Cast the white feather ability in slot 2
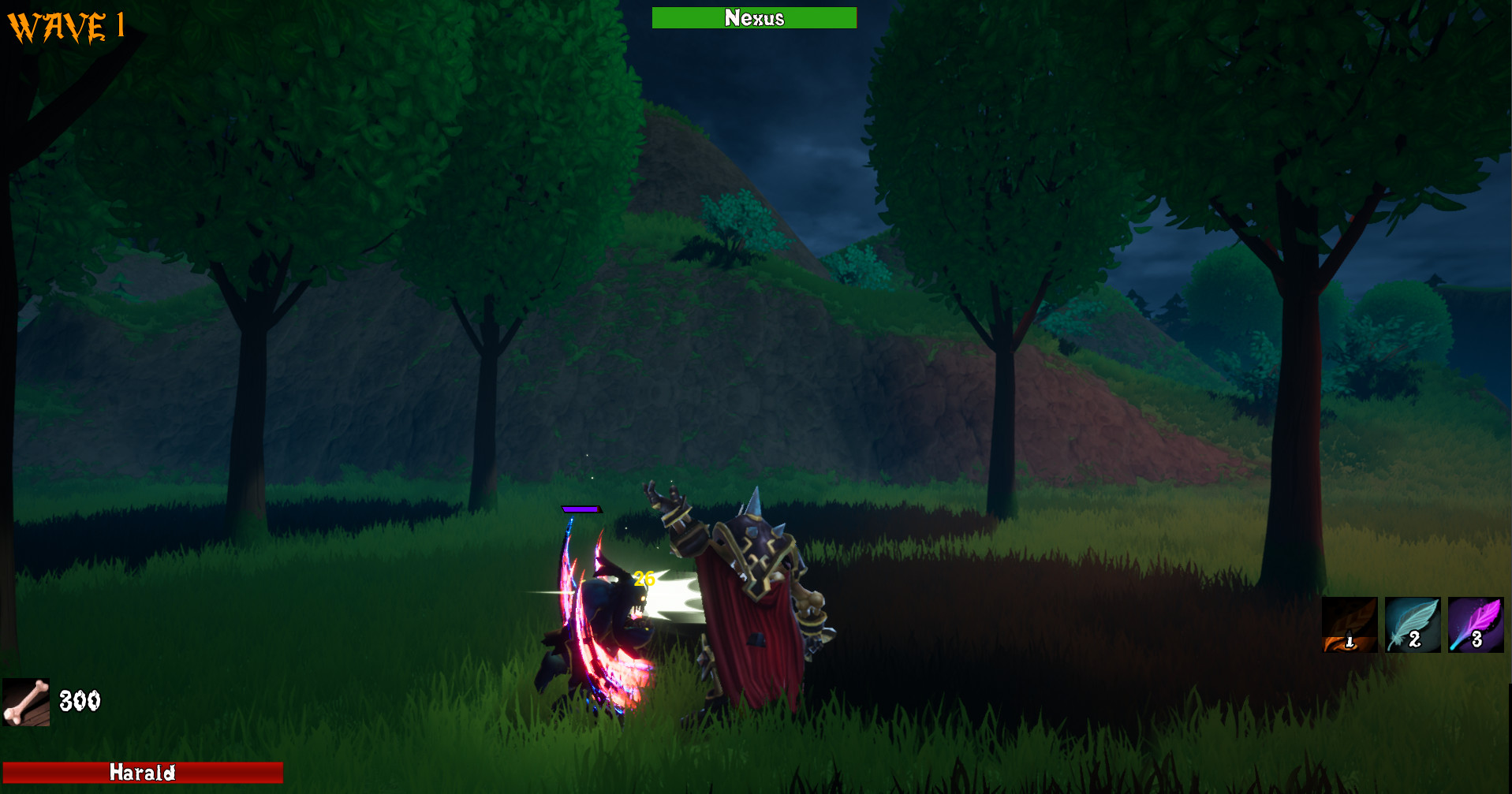This screenshot has height=794, width=1512. coord(1412,625)
